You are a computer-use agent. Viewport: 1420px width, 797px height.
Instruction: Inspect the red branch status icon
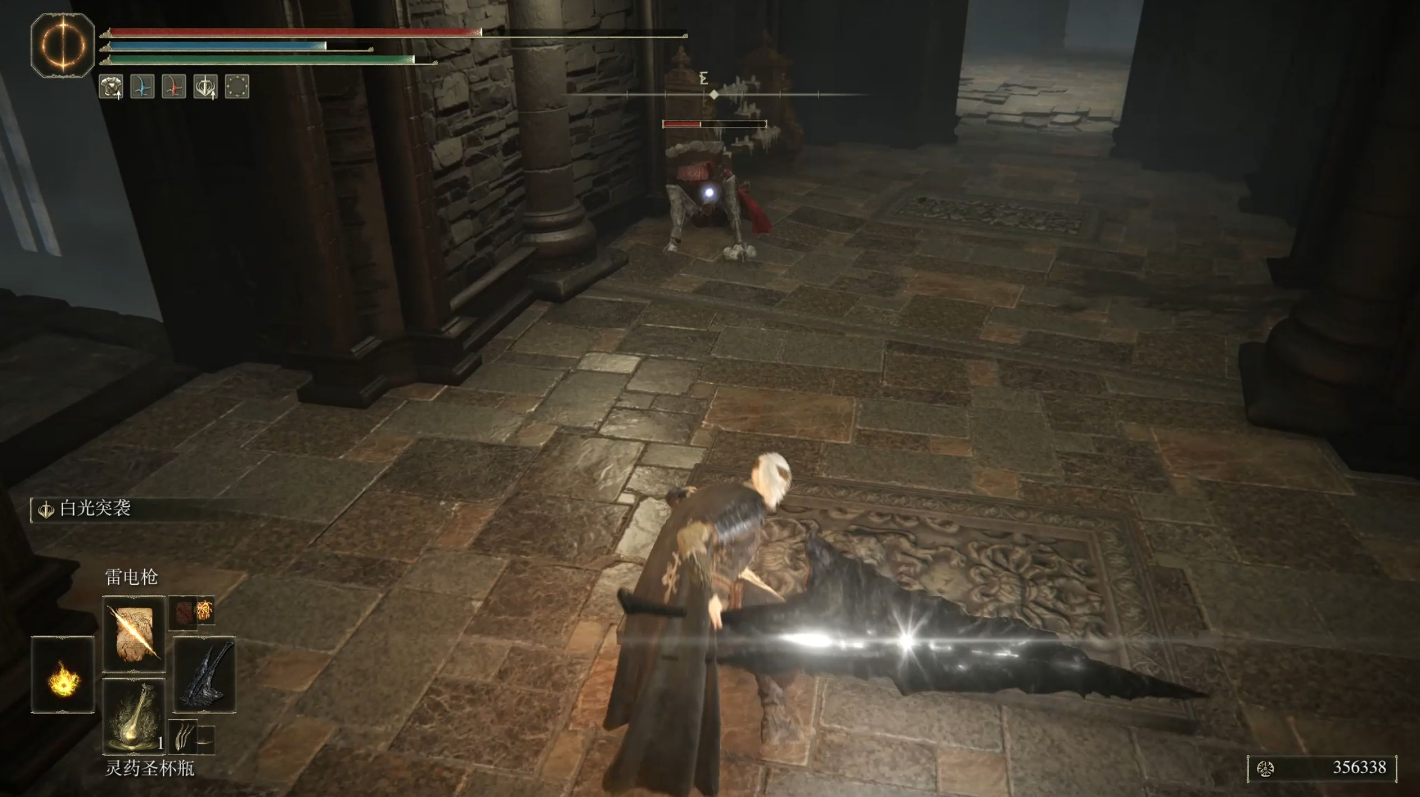pyautogui.click(x=174, y=87)
